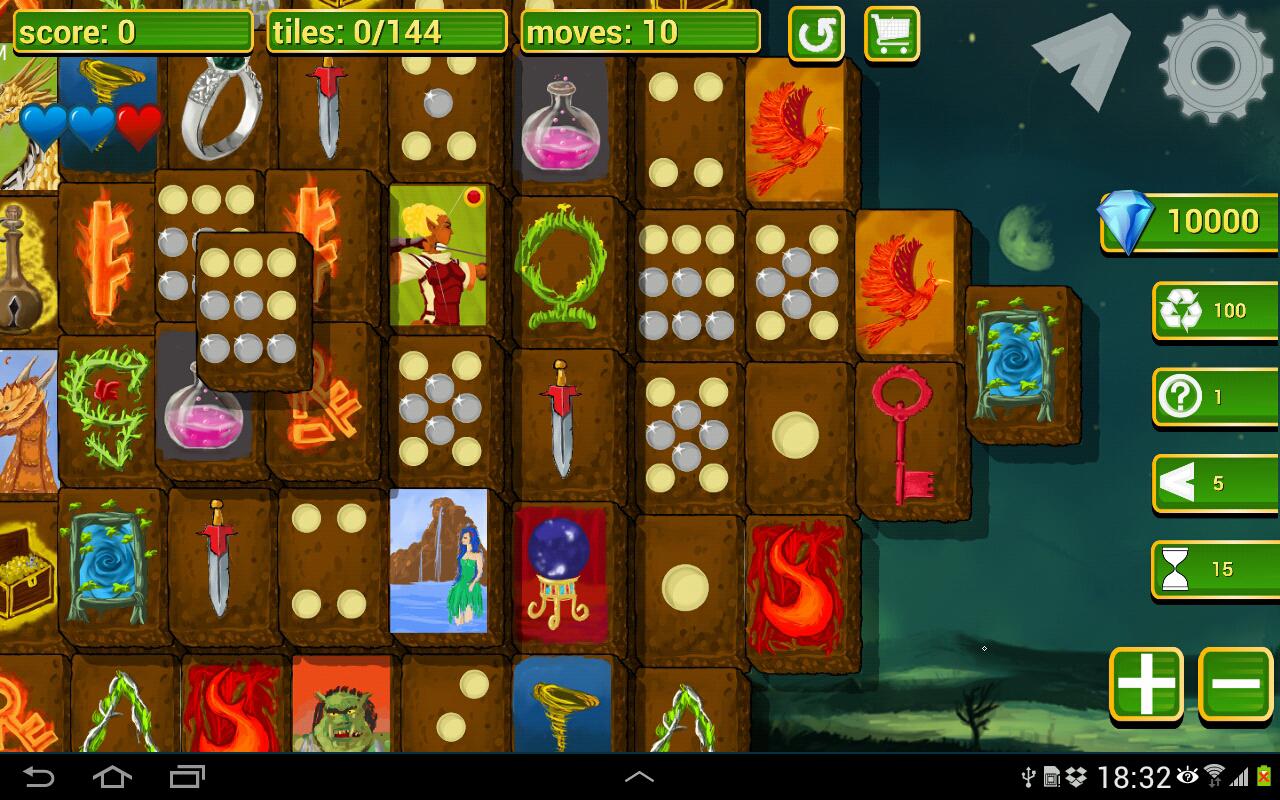Open the gear settings menu

tap(1217, 66)
